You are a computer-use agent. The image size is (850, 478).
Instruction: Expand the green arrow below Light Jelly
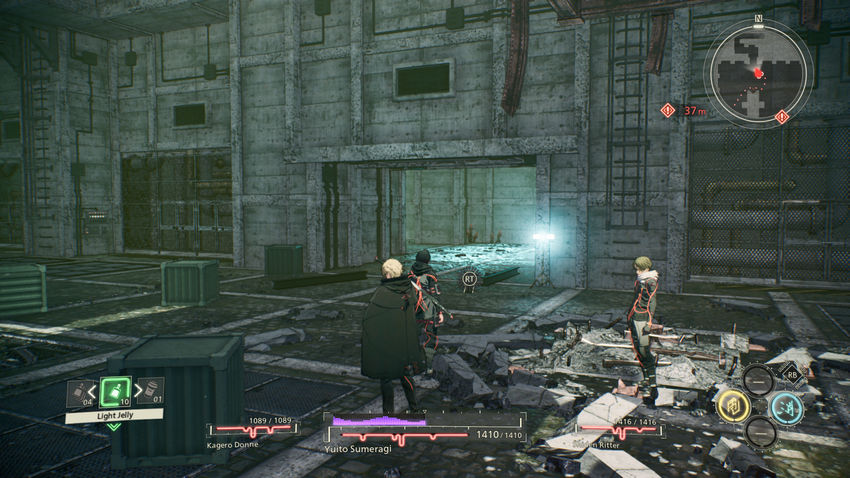click(114, 427)
